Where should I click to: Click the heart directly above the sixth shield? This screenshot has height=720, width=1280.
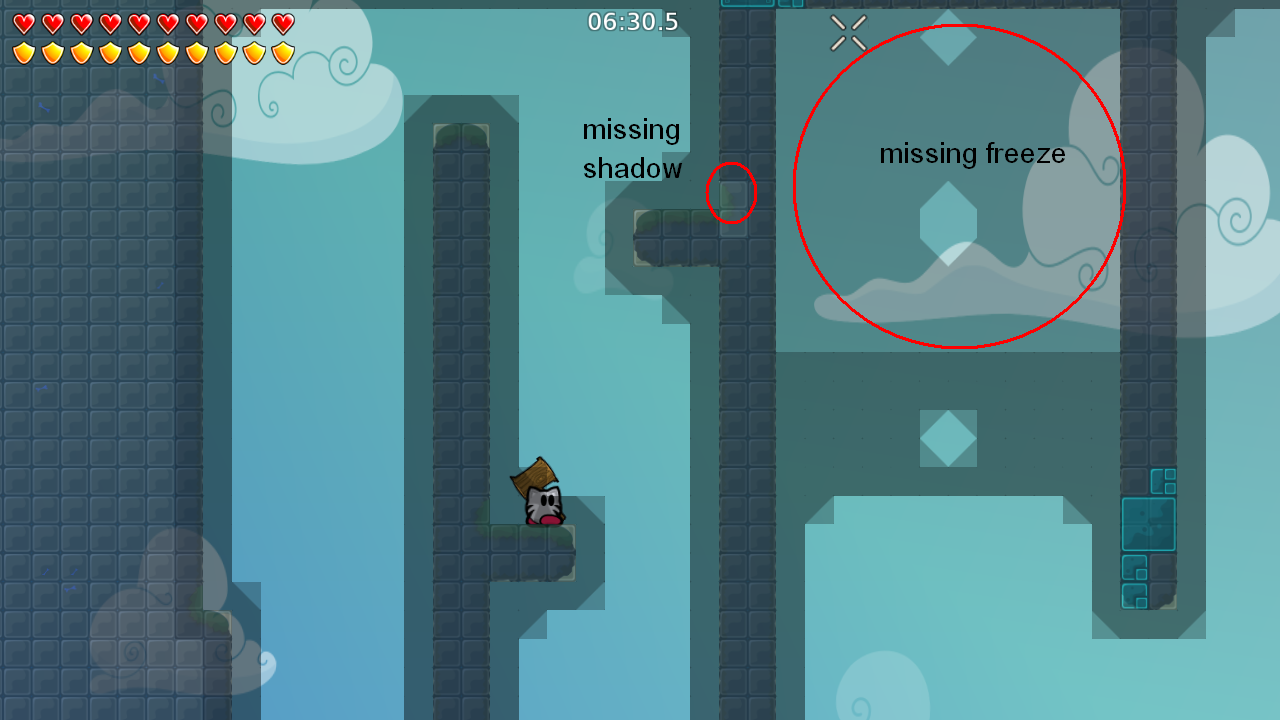169,22
